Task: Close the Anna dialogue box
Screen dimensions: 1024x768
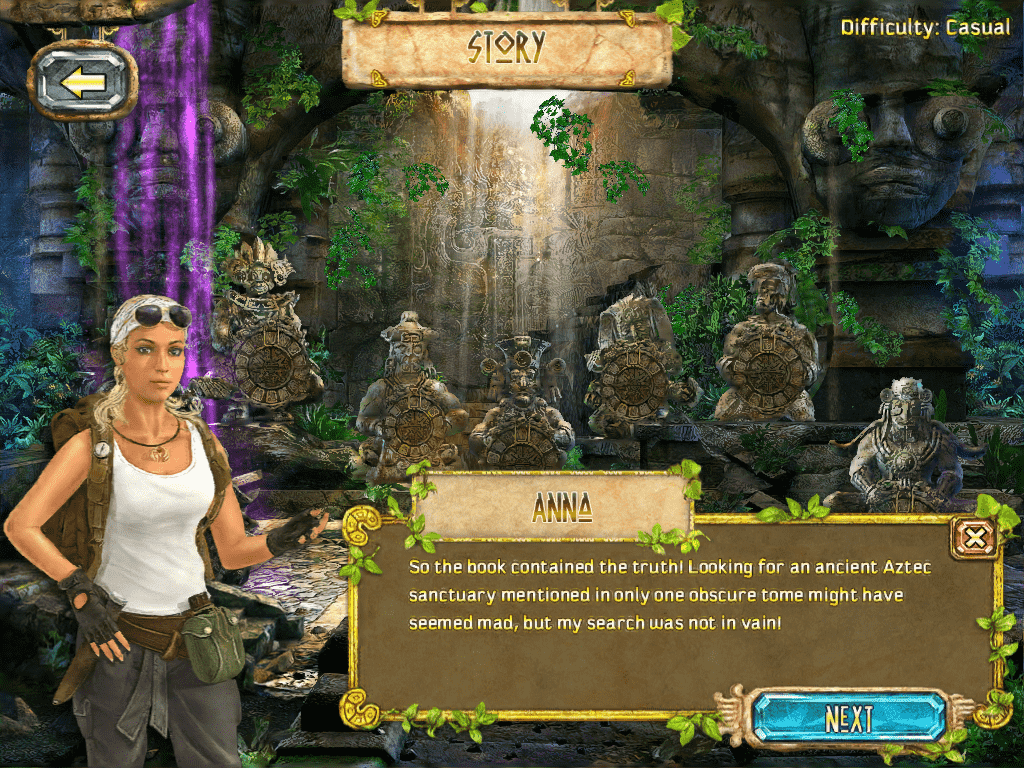Action: click(974, 541)
